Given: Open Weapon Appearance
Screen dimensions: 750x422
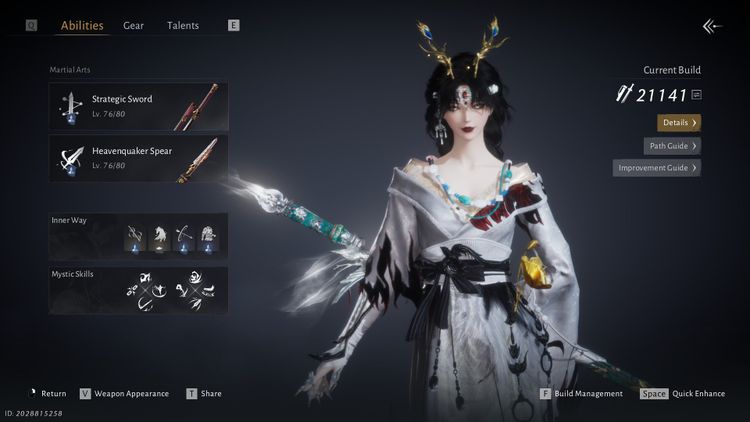Looking at the screenshot, I should click(x=131, y=394).
